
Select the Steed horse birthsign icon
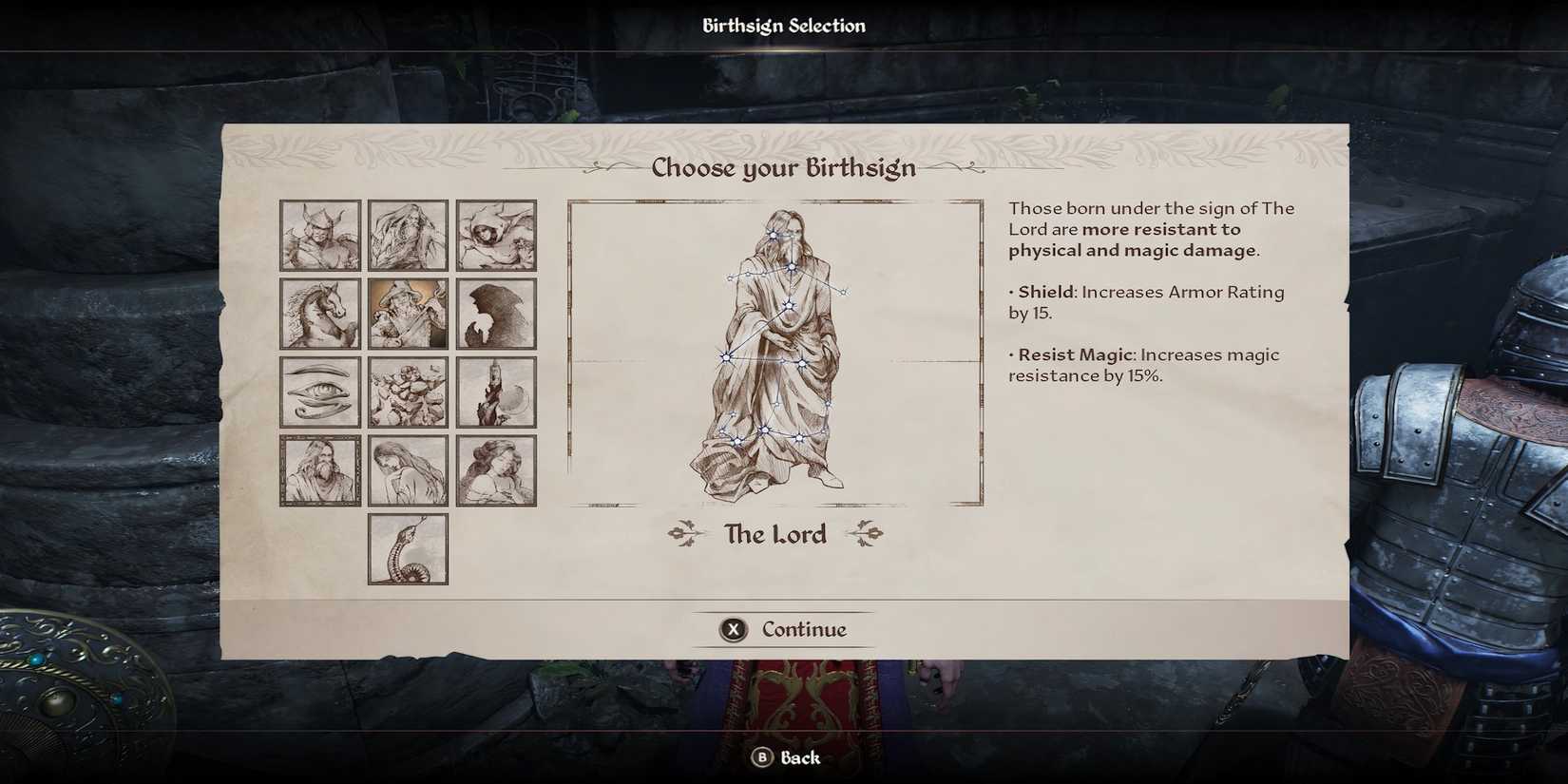(x=319, y=313)
